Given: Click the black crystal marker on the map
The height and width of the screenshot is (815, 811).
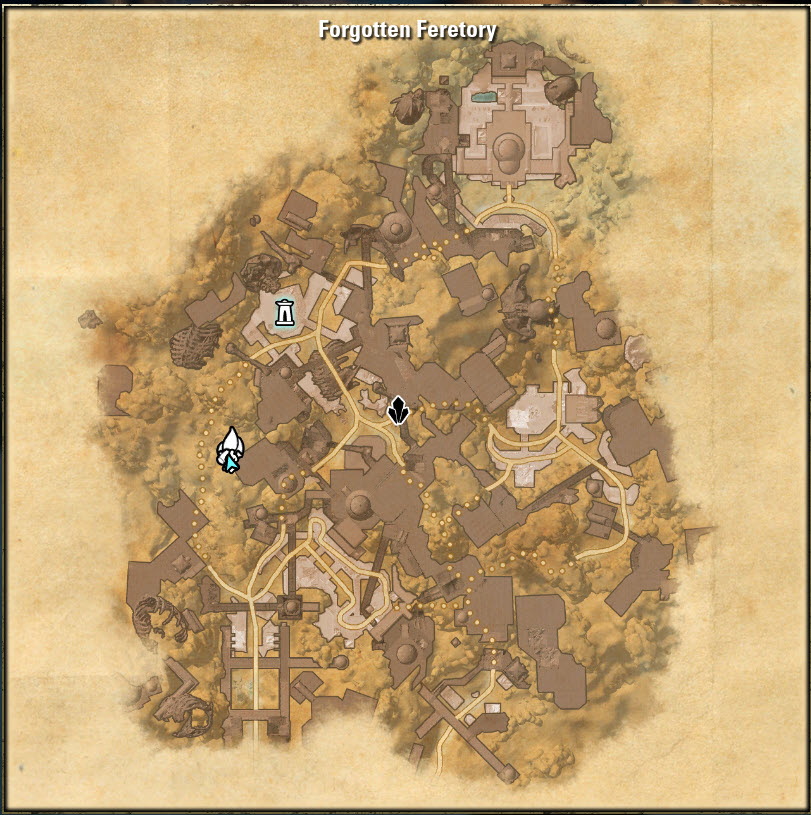Looking at the screenshot, I should (x=398, y=410).
